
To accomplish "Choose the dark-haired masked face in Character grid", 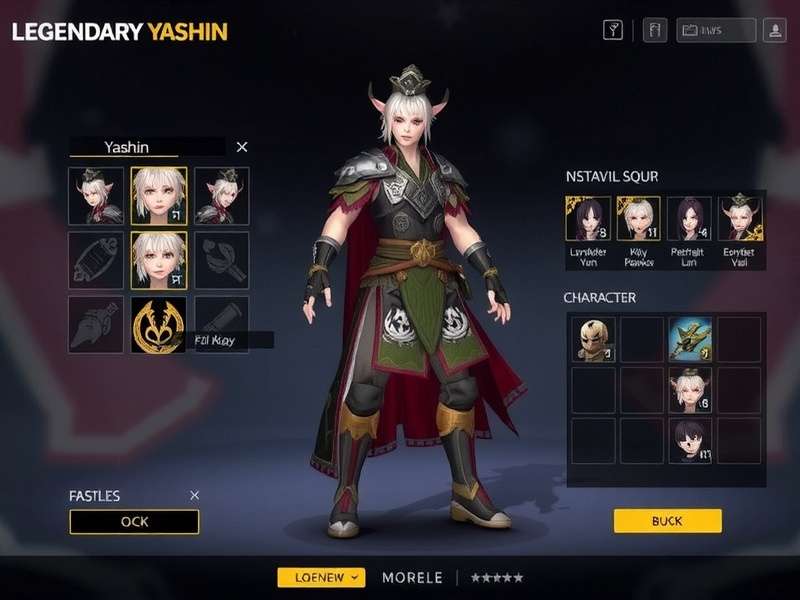I will click(690, 440).
